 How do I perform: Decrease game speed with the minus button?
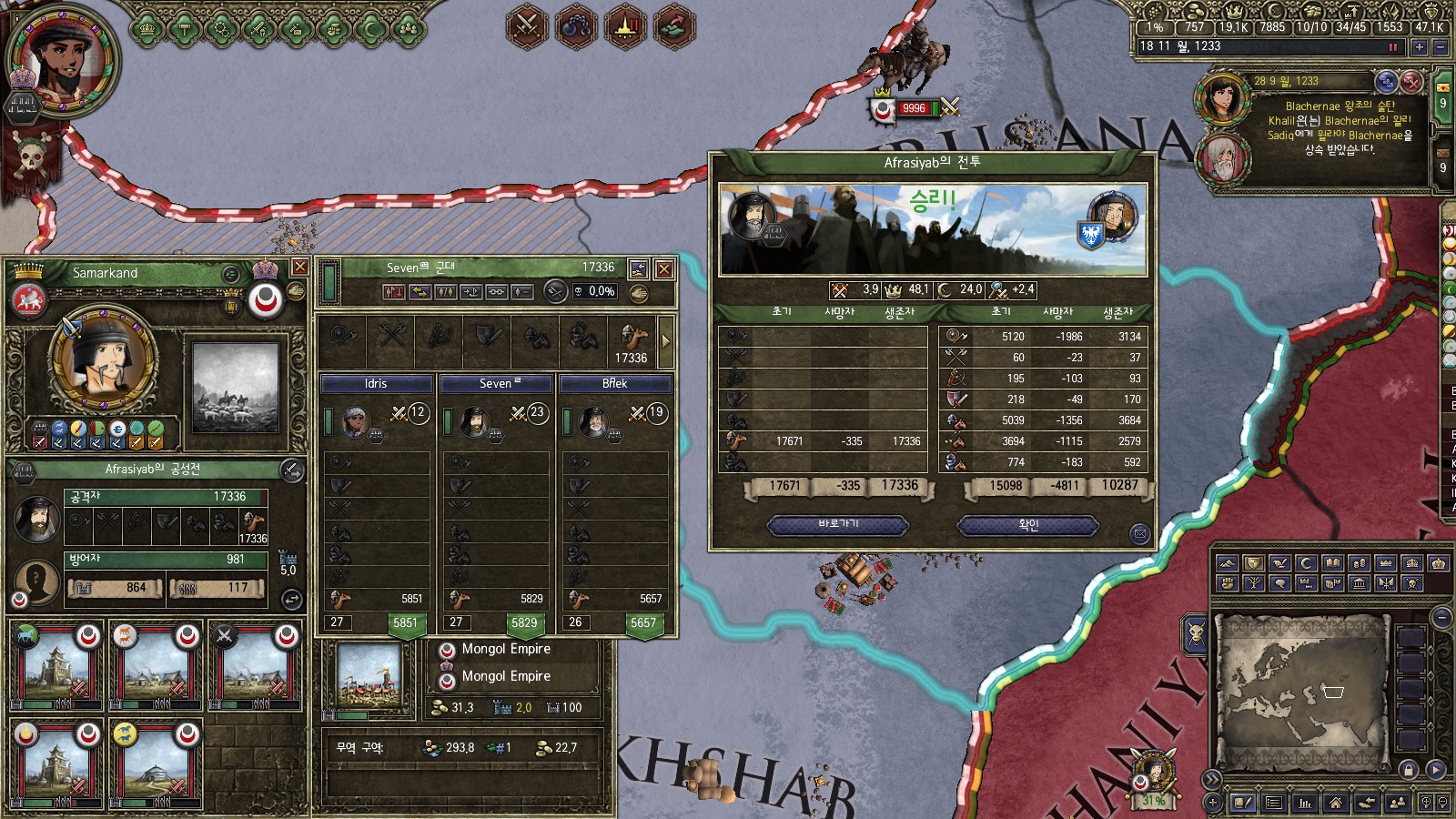[1441, 47]
